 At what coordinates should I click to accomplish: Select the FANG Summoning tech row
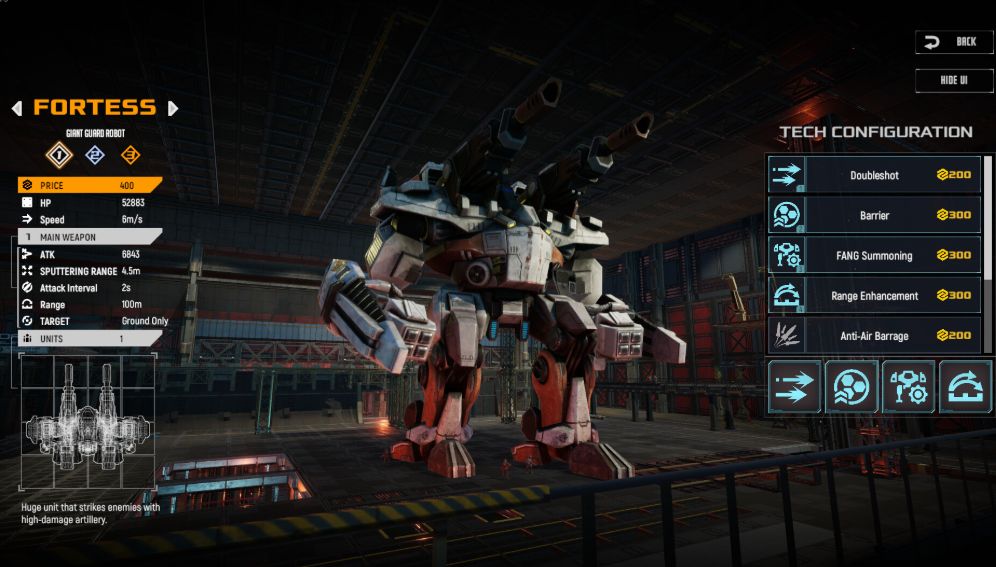[874, 255]
